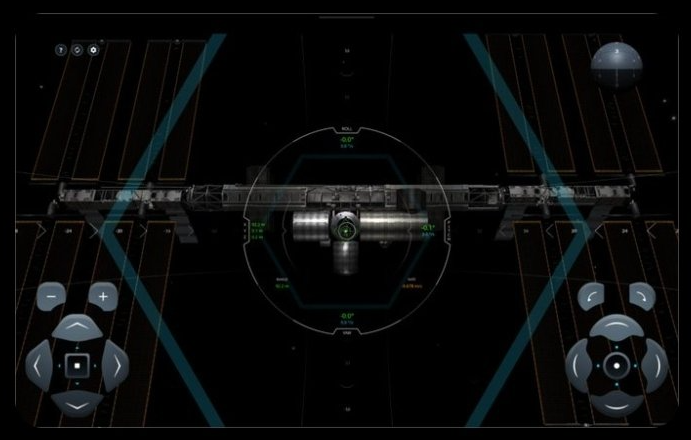Click the restart circular-arrow icon
The image size is (691, 440).
click(77, 49)
